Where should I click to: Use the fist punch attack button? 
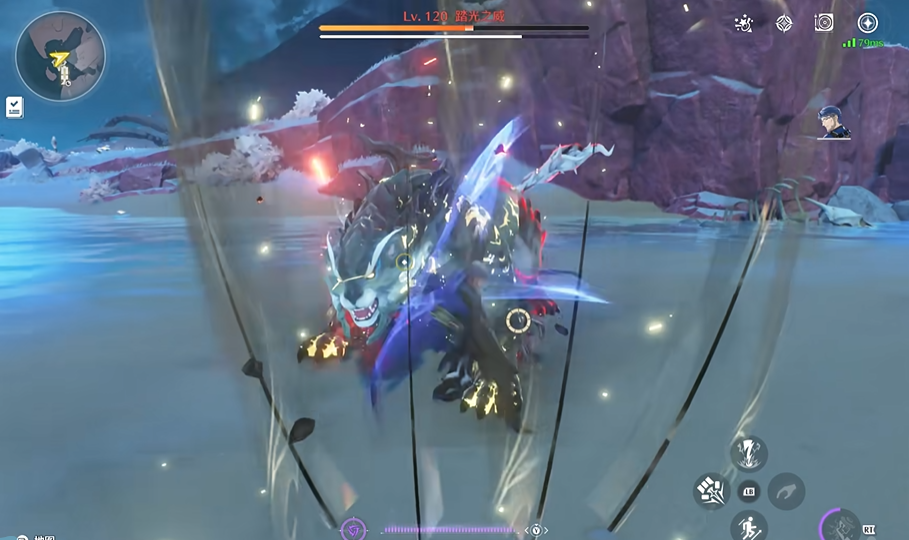coord(711,491)
